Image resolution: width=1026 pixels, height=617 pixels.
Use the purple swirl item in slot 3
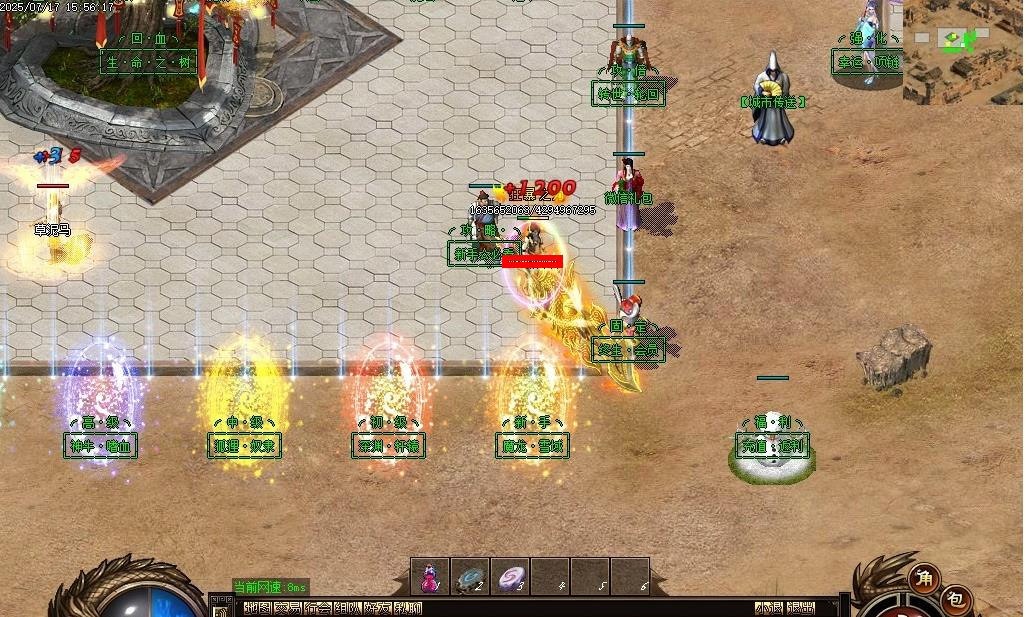click(510, 577)
